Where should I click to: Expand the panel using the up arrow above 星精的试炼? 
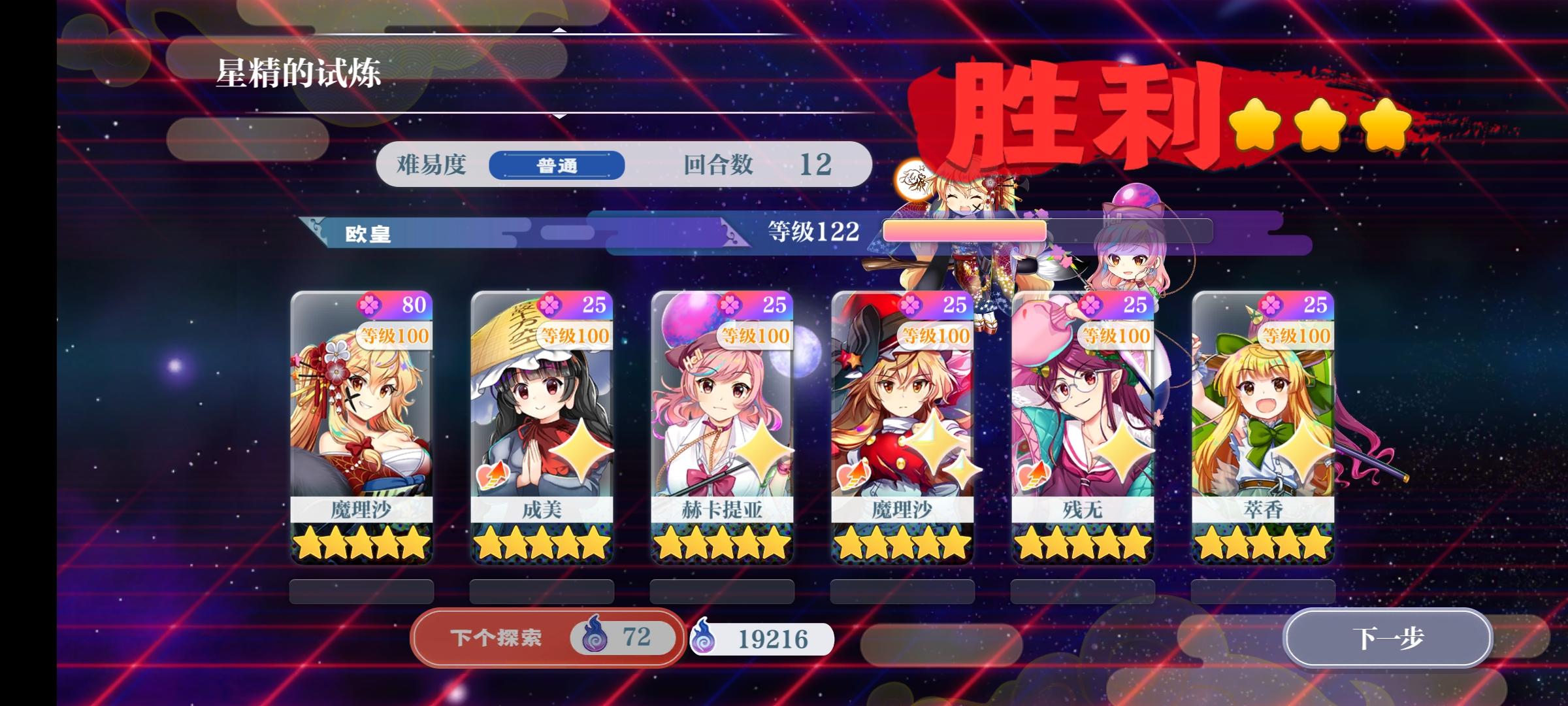coord(559,29)
